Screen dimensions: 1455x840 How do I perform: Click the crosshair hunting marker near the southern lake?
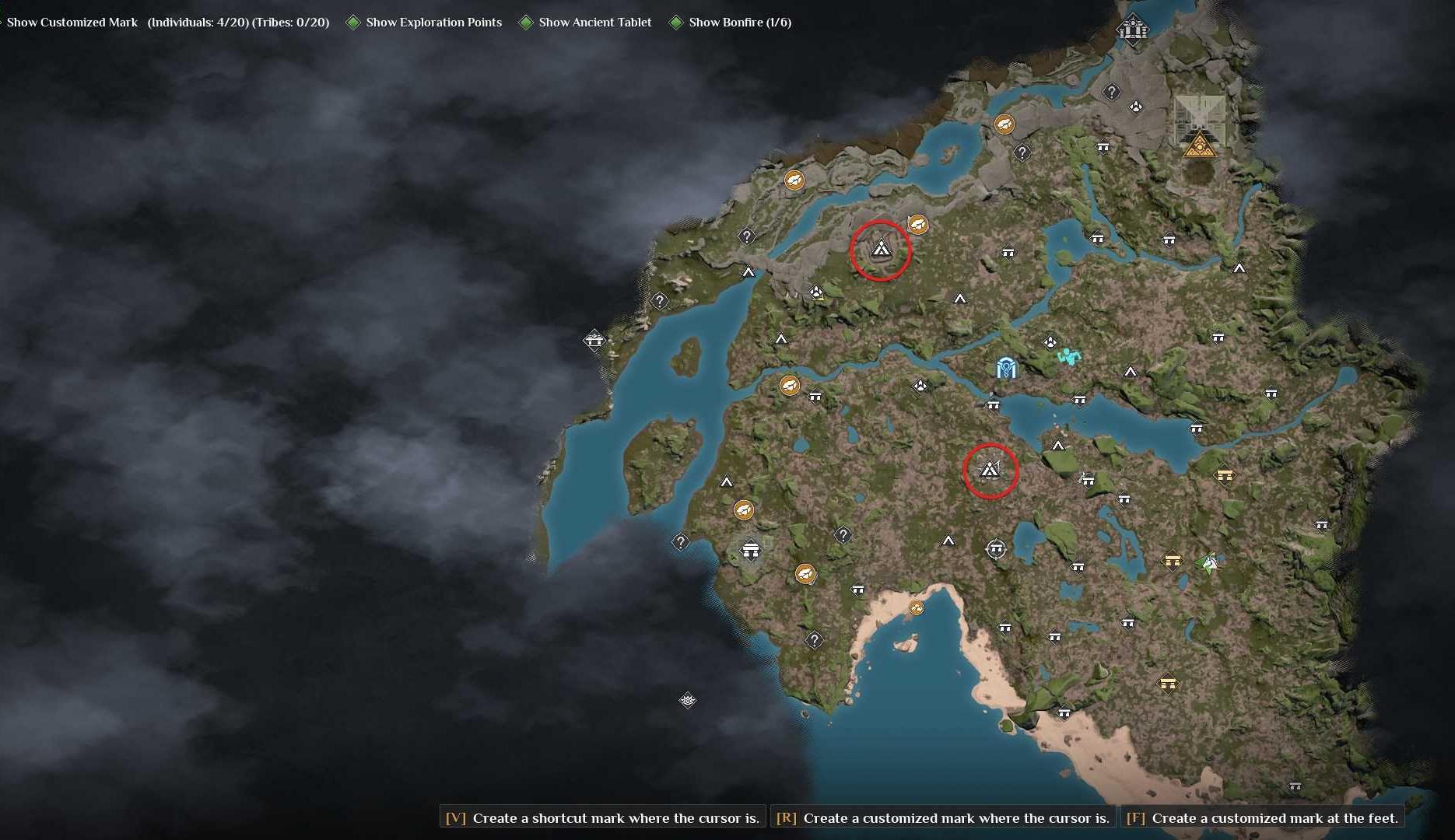pos(998,548)
